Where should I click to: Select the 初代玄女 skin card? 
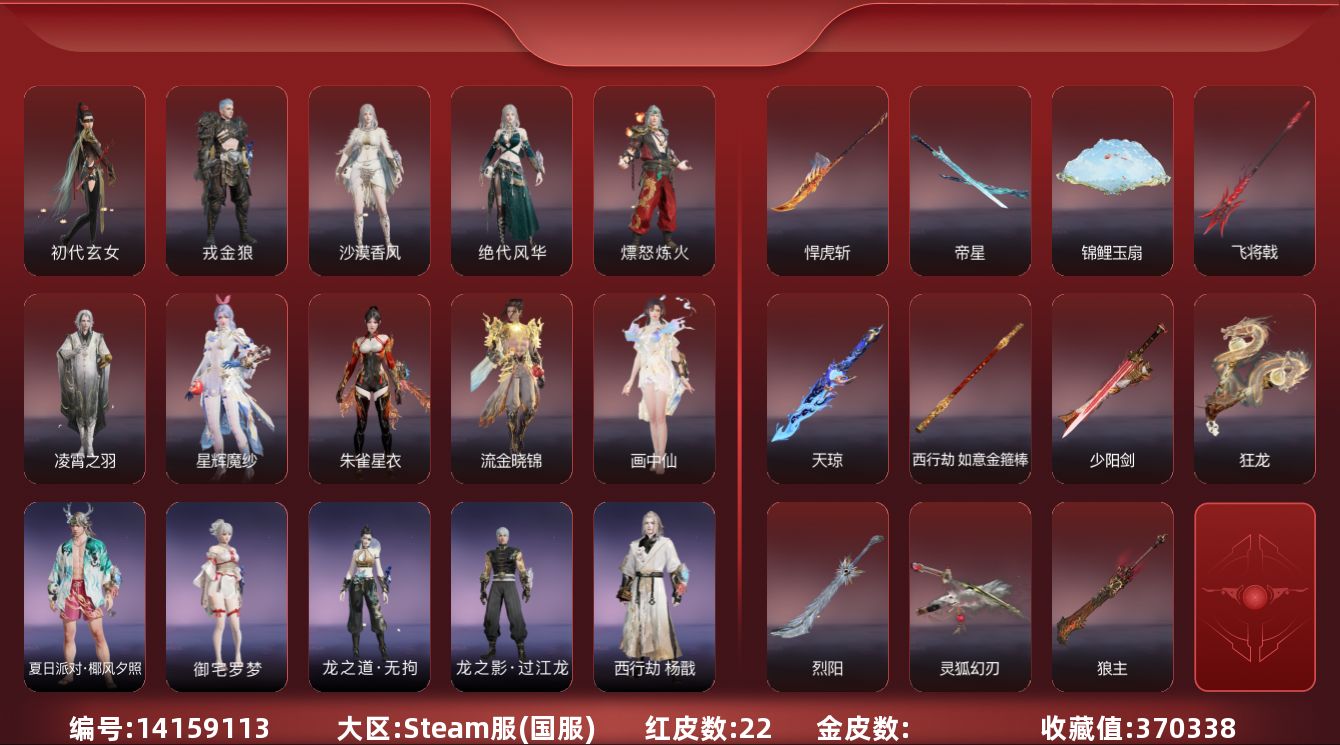(x=85, y=180)
